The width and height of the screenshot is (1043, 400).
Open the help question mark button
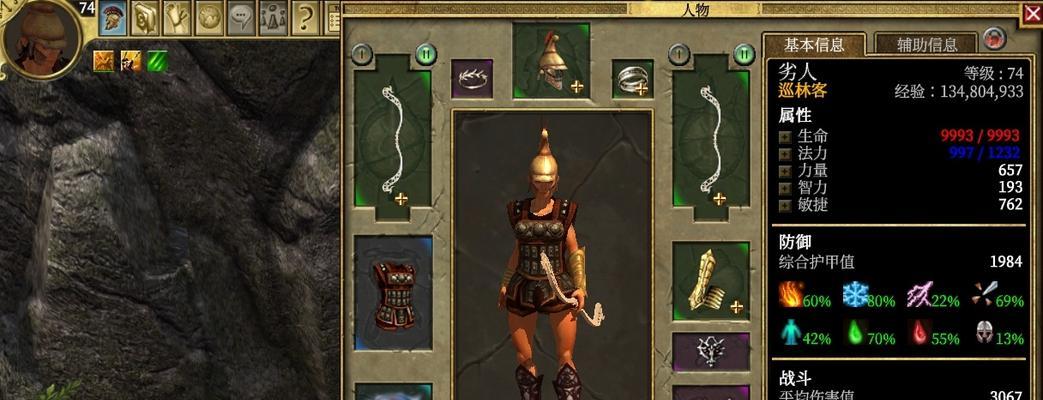pos(305,16)
